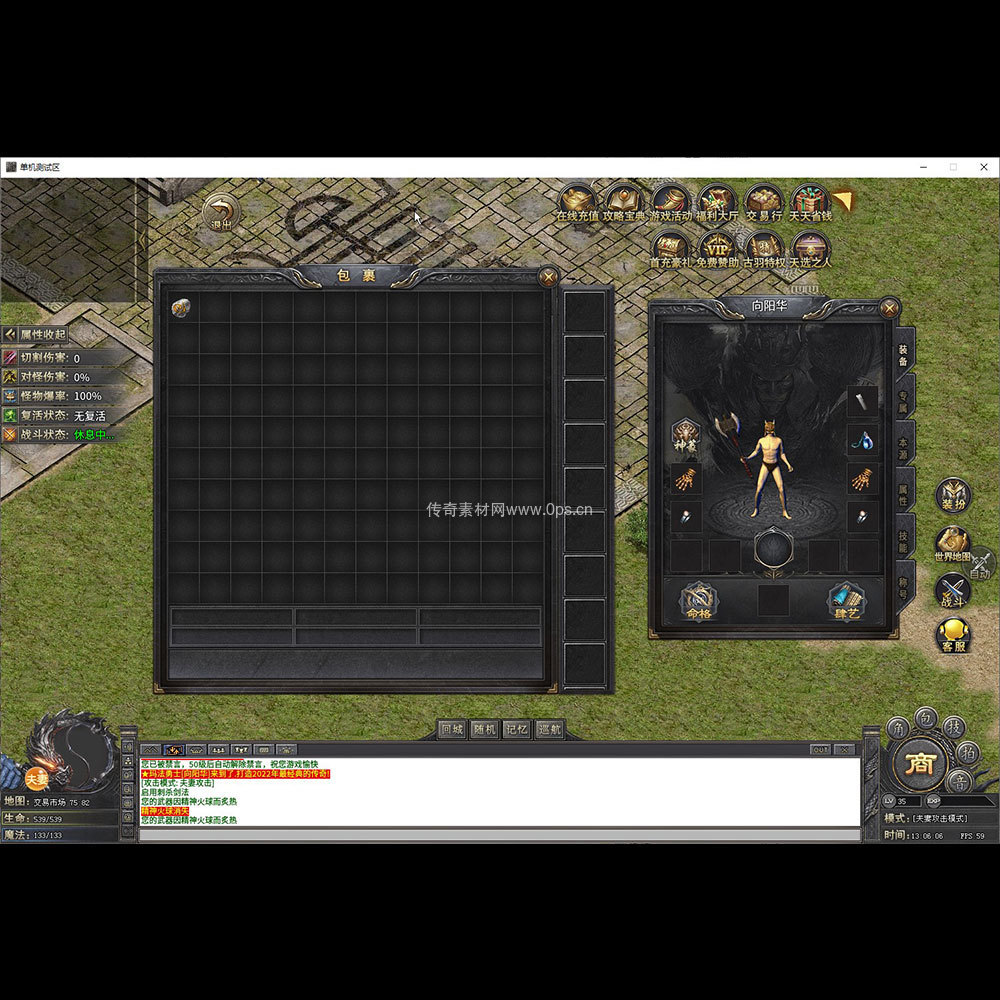The height and width of the screenshot is (1000, 1000).
Task: Open the 装扮 costume menu
Action: coord(952,495)
